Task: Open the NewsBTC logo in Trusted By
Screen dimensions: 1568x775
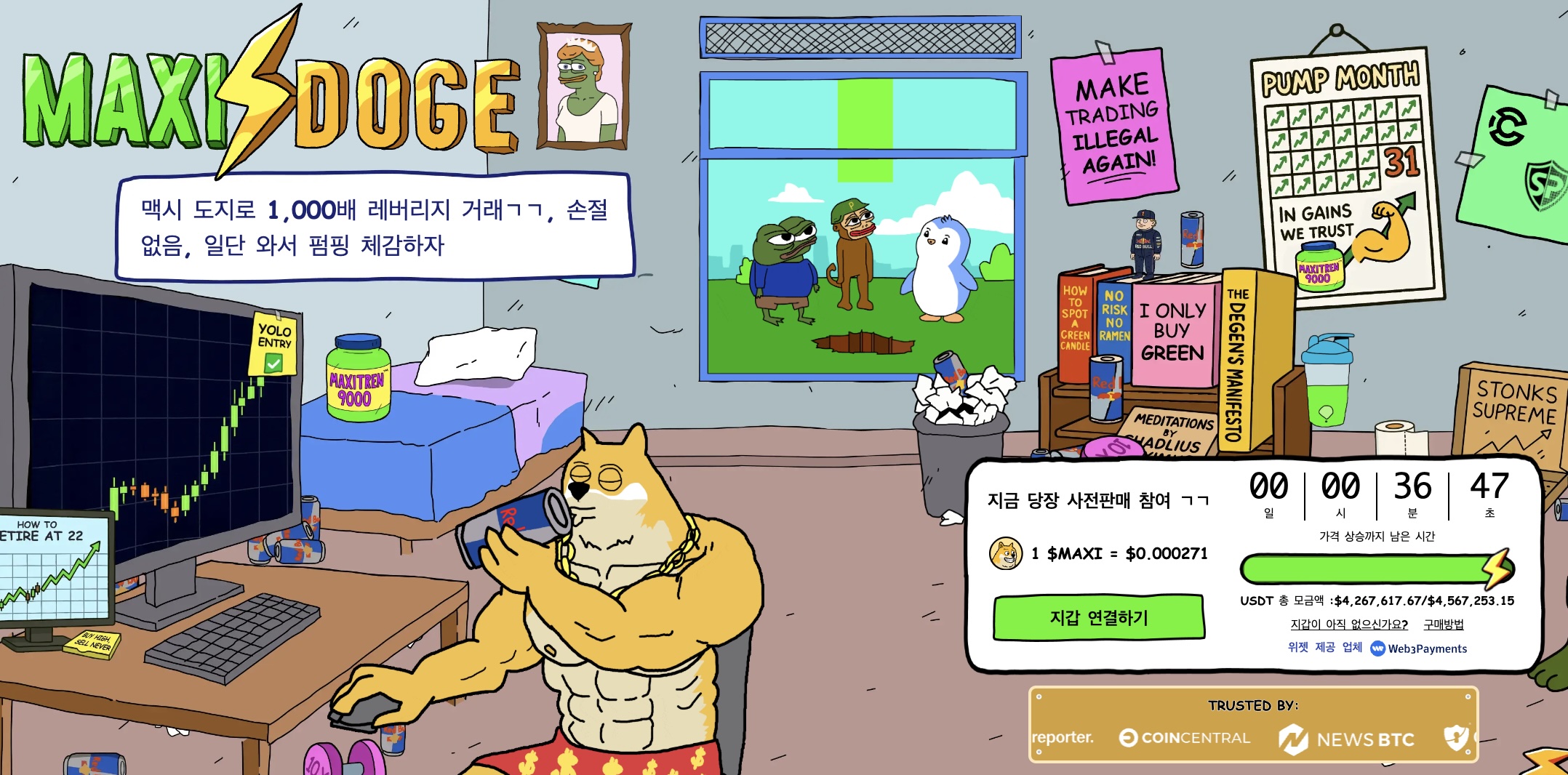Action: tap(1347, 739)
